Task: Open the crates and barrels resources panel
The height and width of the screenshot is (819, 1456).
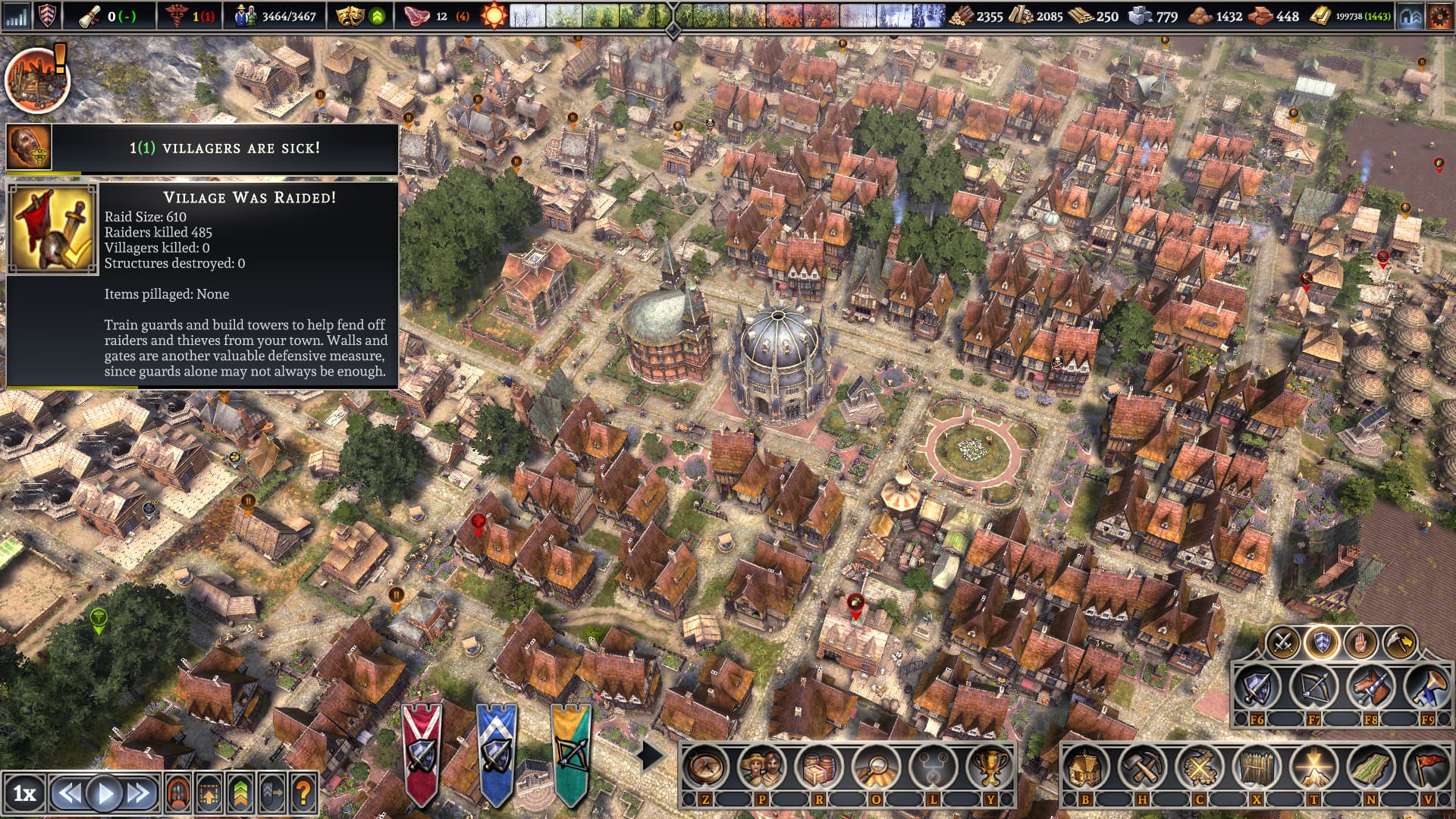Action: click(819, 767)
